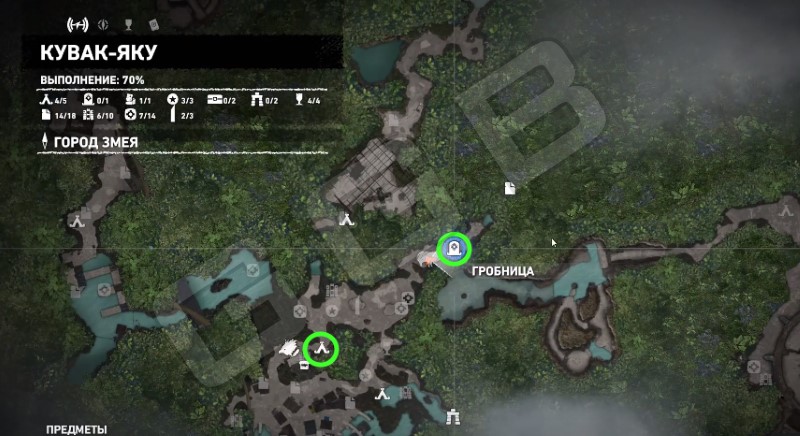Switch to the document page map tab
The height and width of the screenshot is (436, 800).
coord(152,23)
